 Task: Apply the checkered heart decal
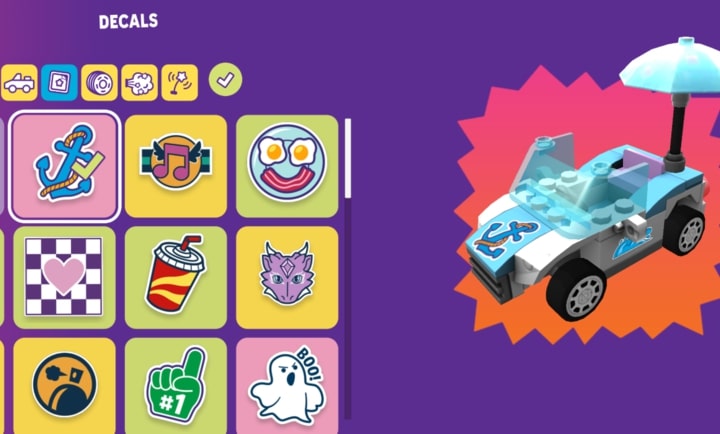pyautogui.click(x=65, y=277)
